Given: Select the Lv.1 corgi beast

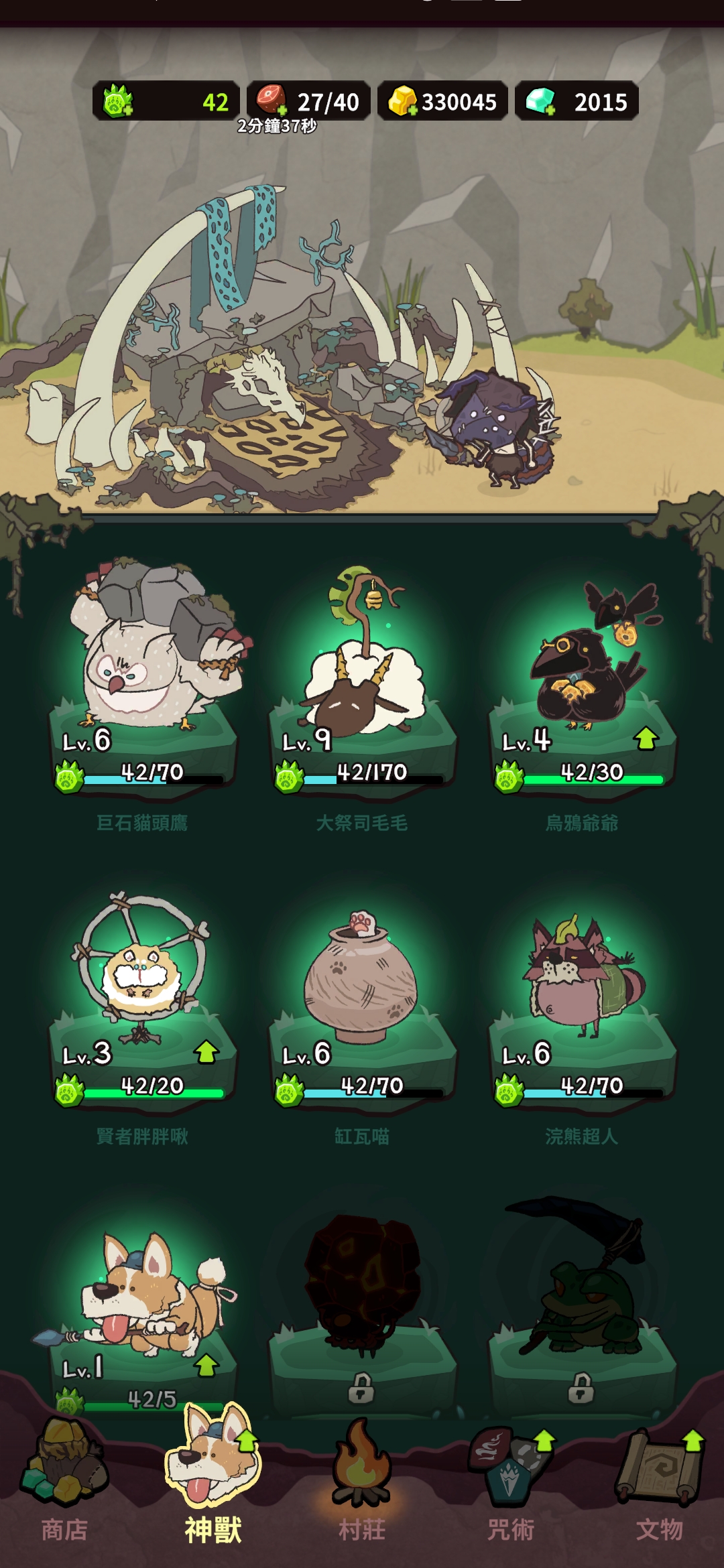Looking at the screenshot, I should [x=142, y=1300].
